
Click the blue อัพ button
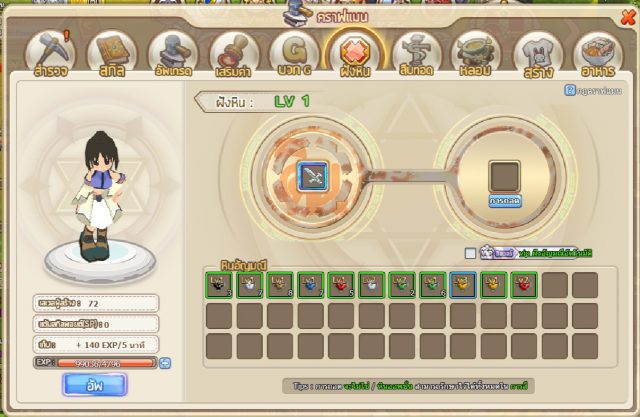coord(94,384)
